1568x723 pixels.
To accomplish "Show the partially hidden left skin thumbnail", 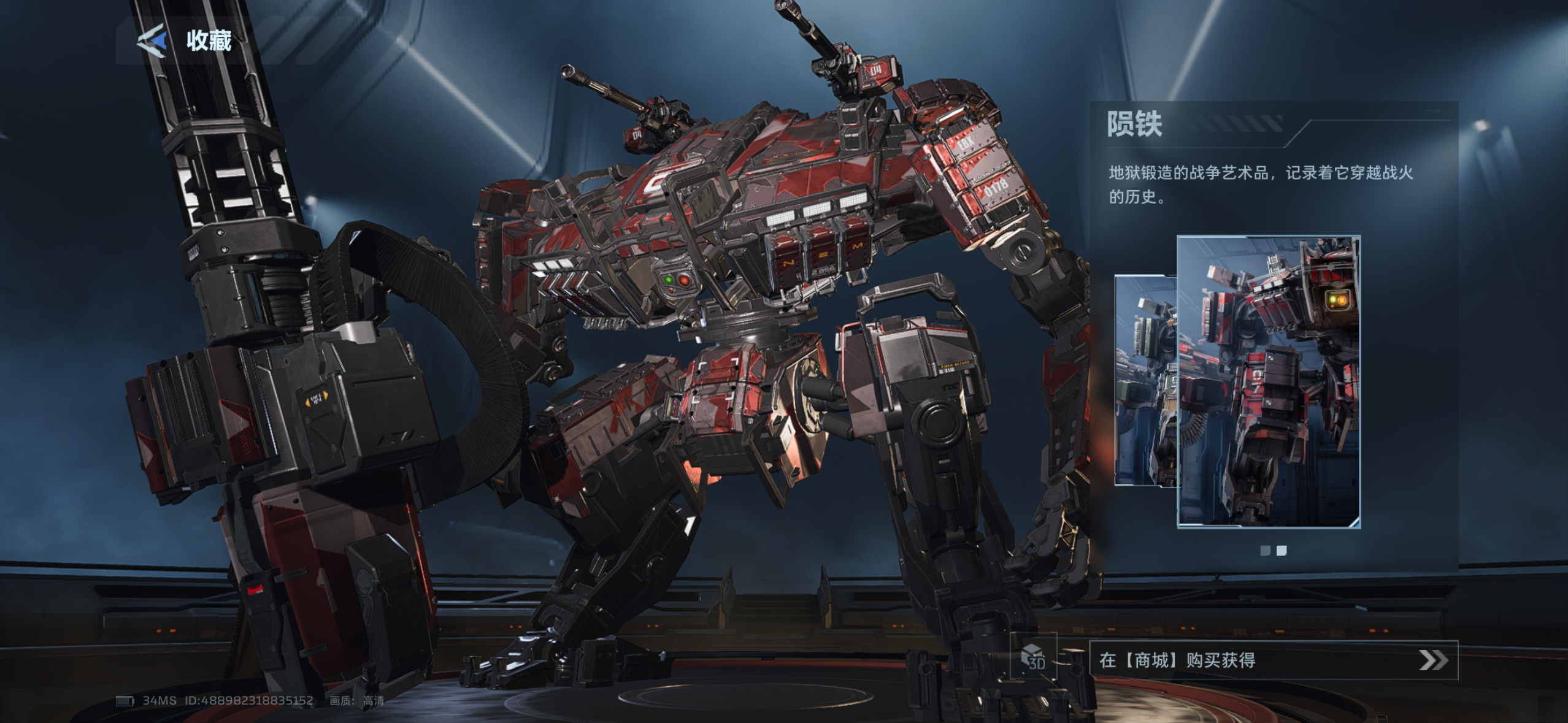I will point(1145,380).
